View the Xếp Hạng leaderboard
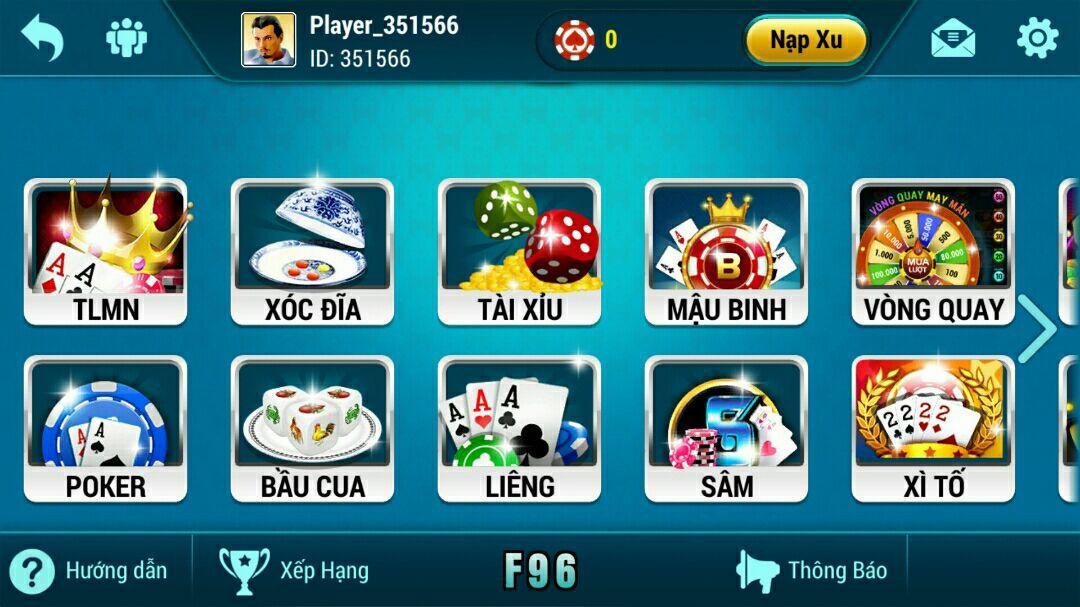This screenshot has width=1080, height=607. 294,571
